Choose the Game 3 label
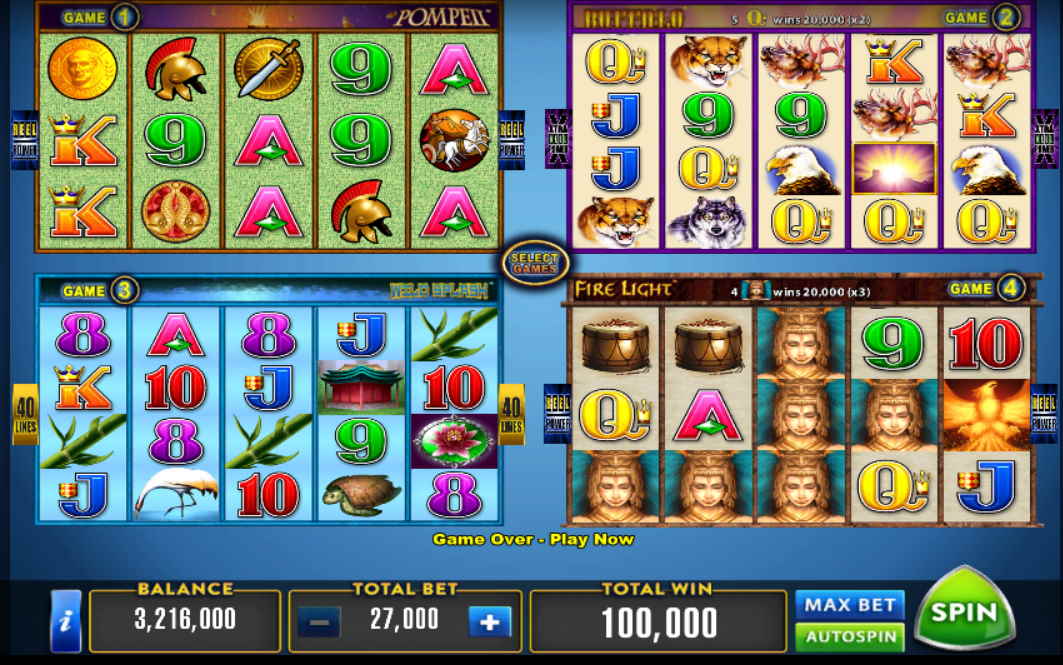The height and width of the screenshot is (665, 1063). [x=99, y=291]
